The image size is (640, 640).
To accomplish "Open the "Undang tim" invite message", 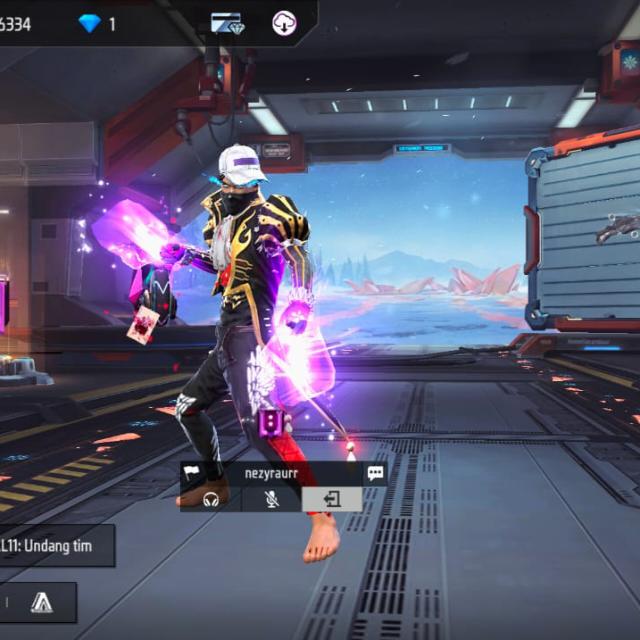I will (55, 546).
